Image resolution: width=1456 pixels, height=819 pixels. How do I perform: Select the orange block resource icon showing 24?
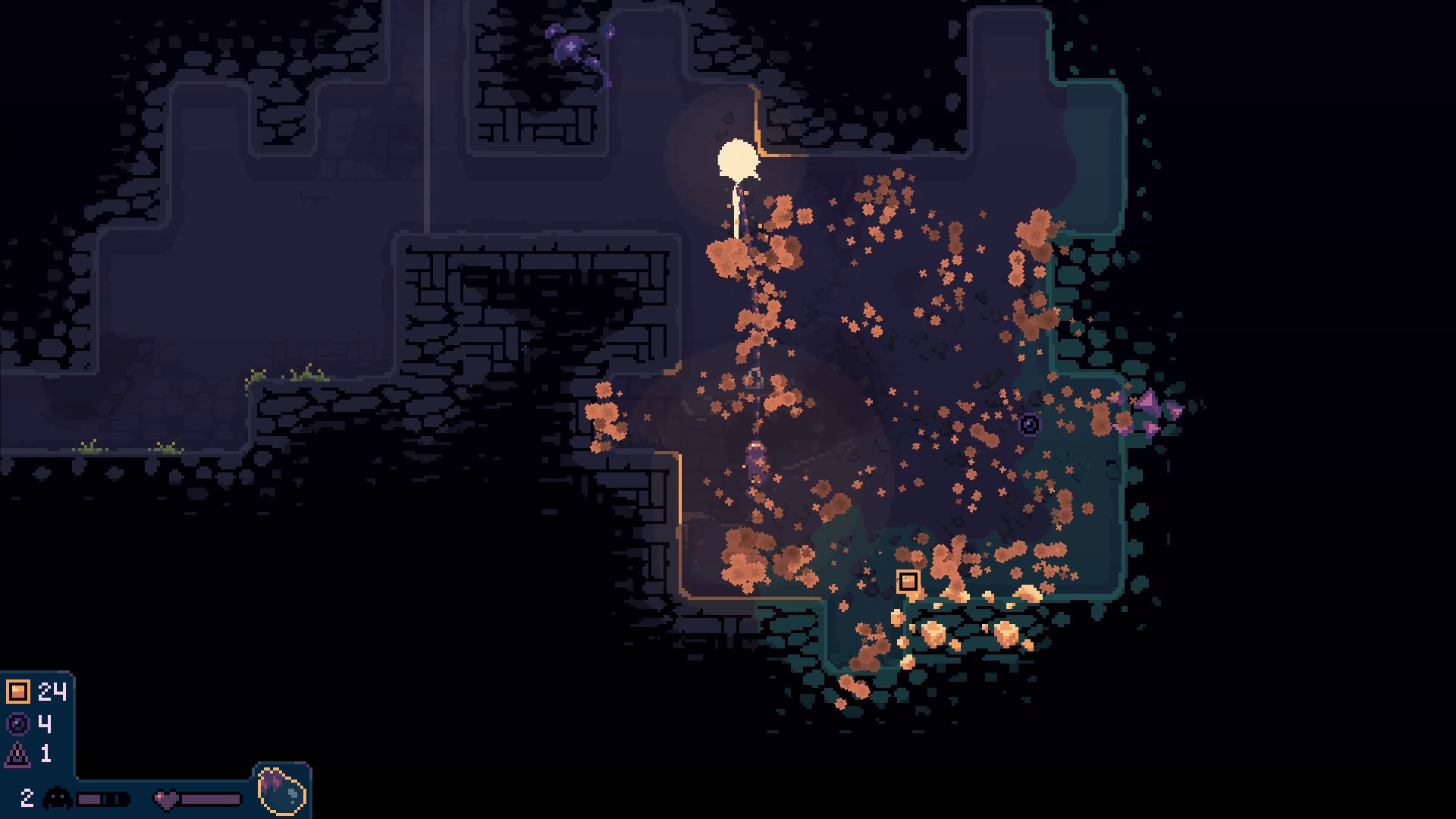point(19,691)
